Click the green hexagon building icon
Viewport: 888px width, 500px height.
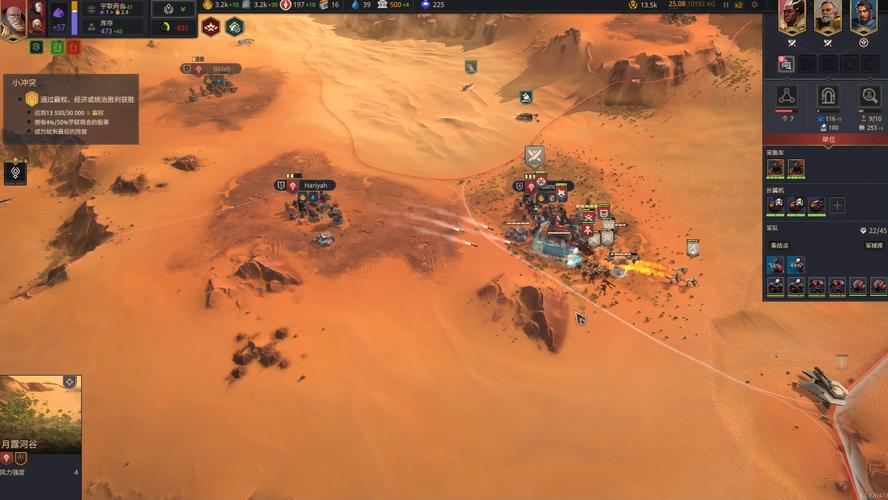pos(234,27)
